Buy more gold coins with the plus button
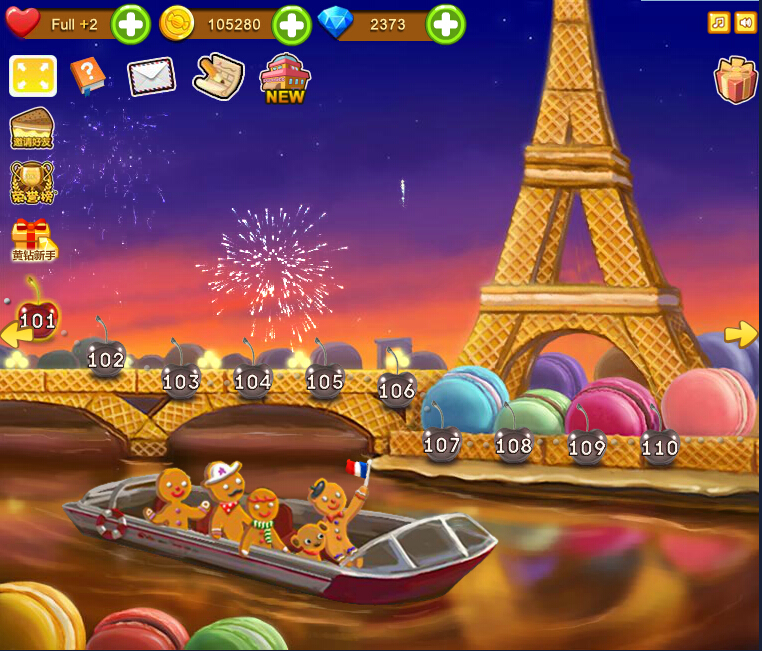The height and width of the screenshot is (651, 762). 292,24
